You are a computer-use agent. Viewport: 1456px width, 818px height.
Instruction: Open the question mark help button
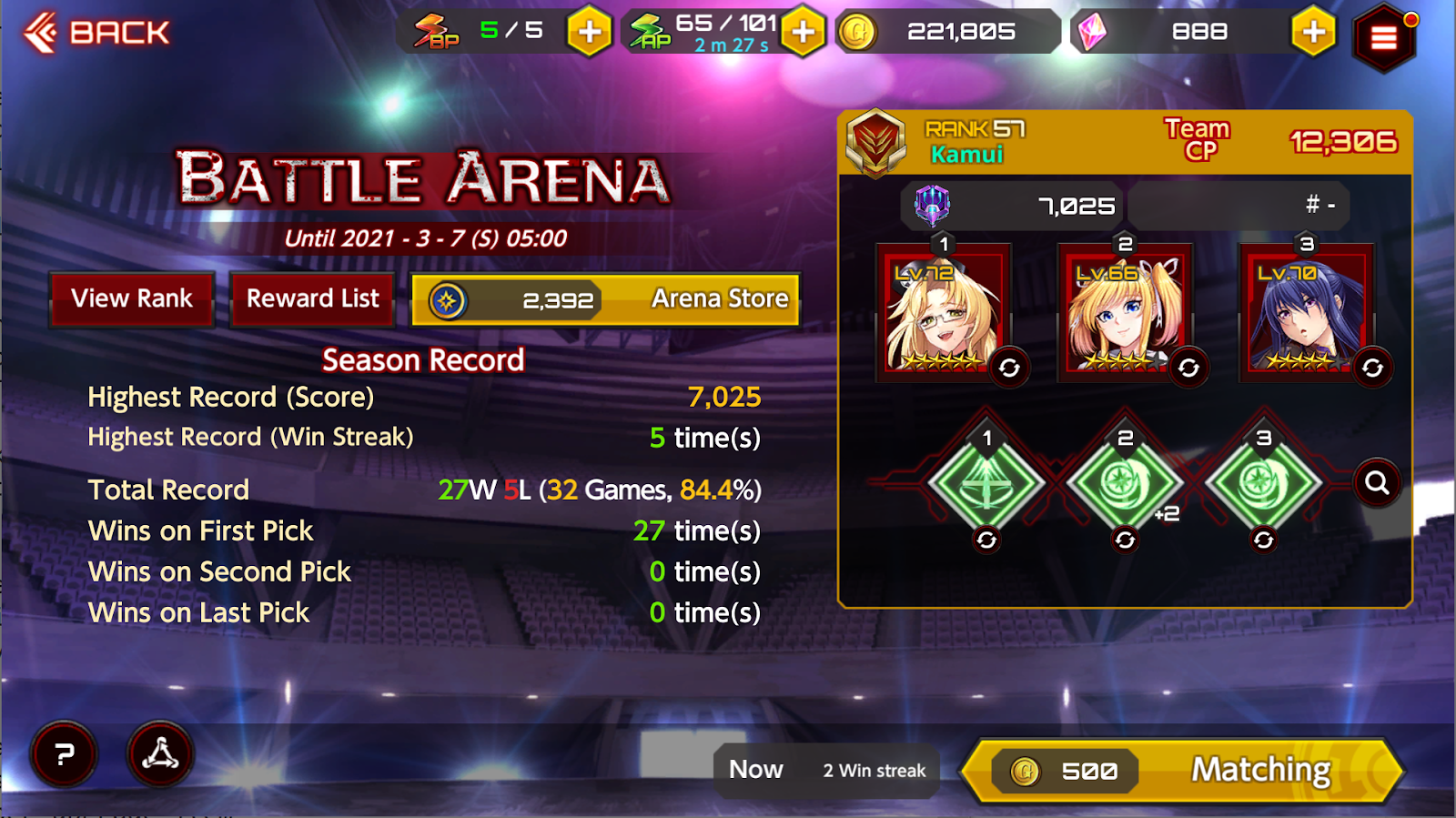(x=64, y=753)
